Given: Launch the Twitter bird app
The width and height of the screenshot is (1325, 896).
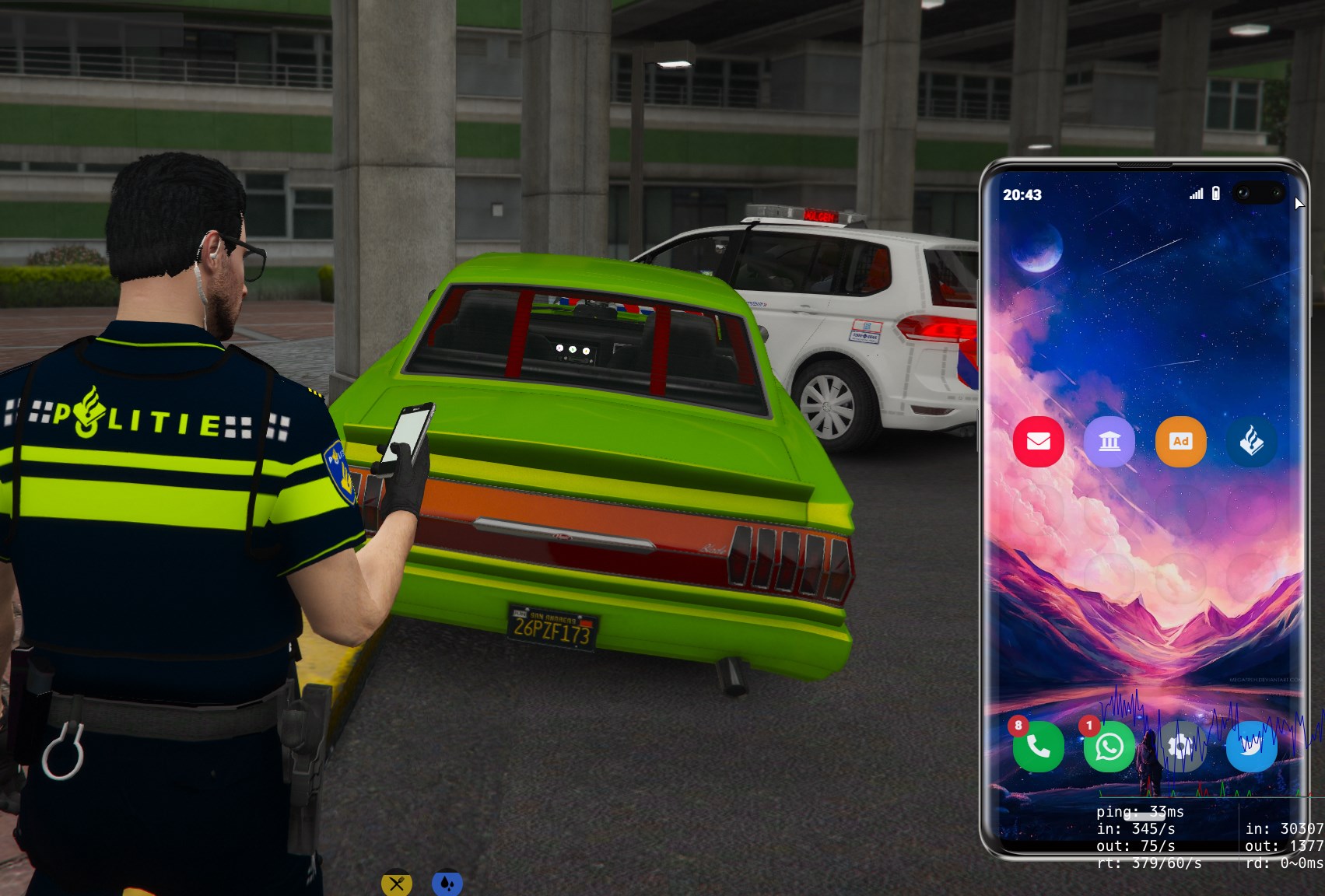Looking at the screenshot, I should pos(1251,747).
